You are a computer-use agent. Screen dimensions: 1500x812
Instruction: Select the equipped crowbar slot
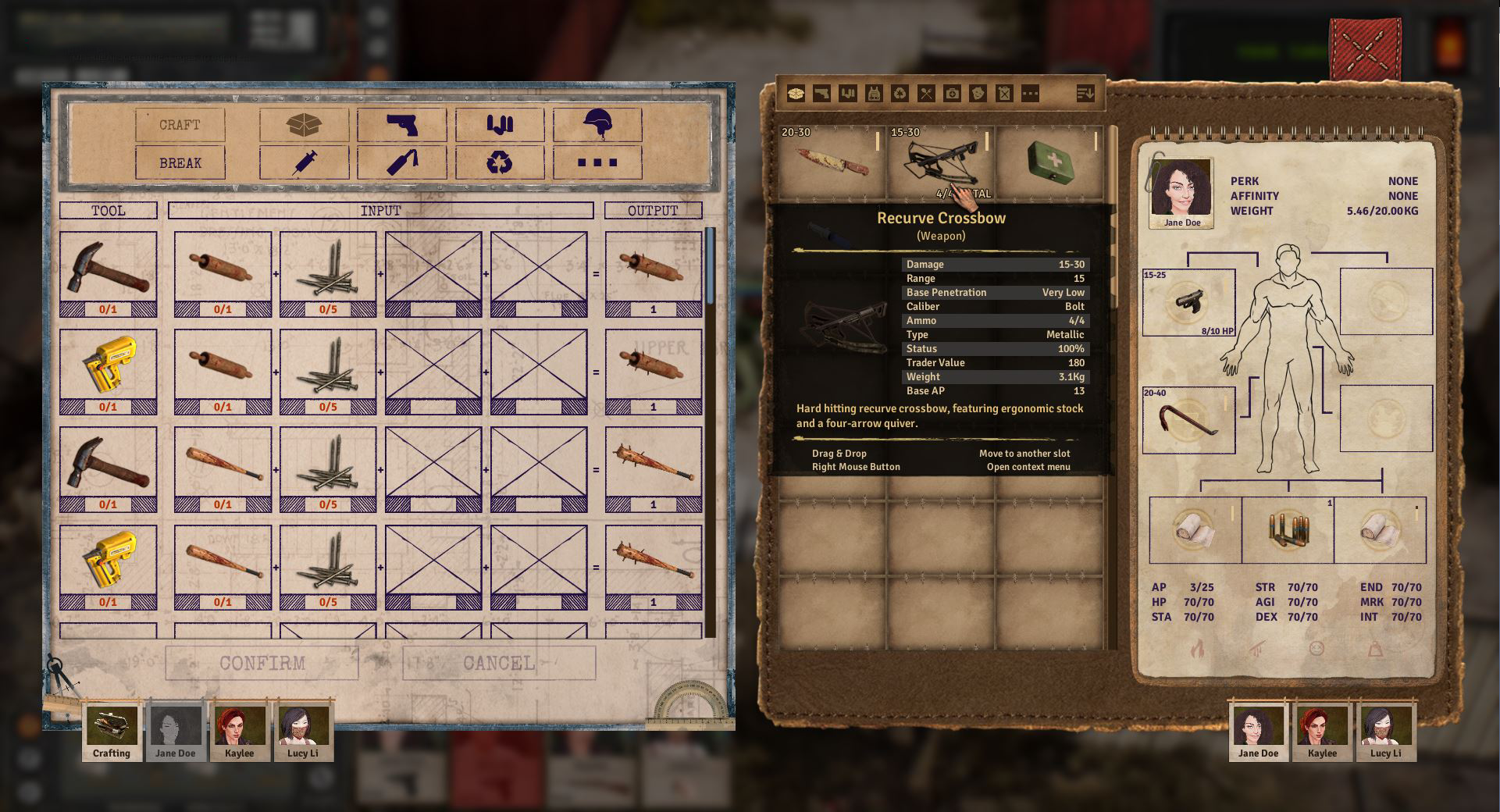[1188, 420]
